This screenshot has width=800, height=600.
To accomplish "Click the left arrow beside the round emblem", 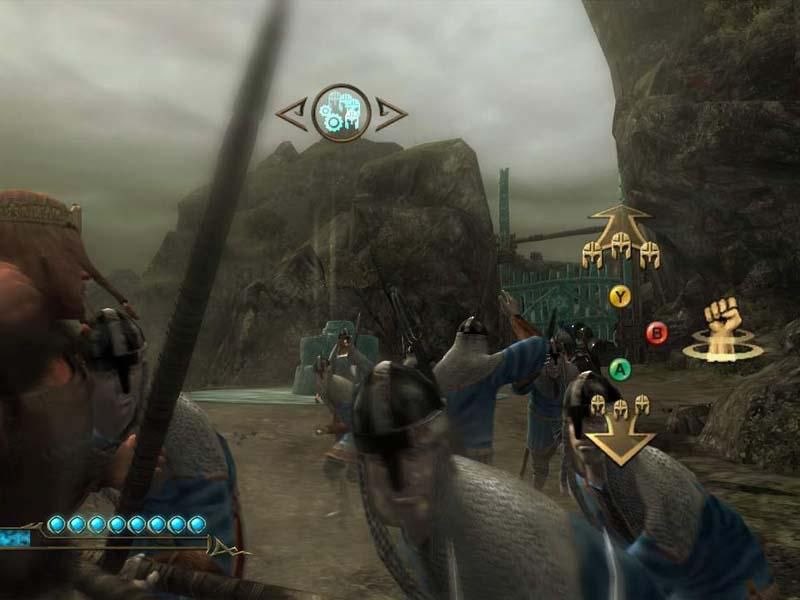I will (292, 113).
